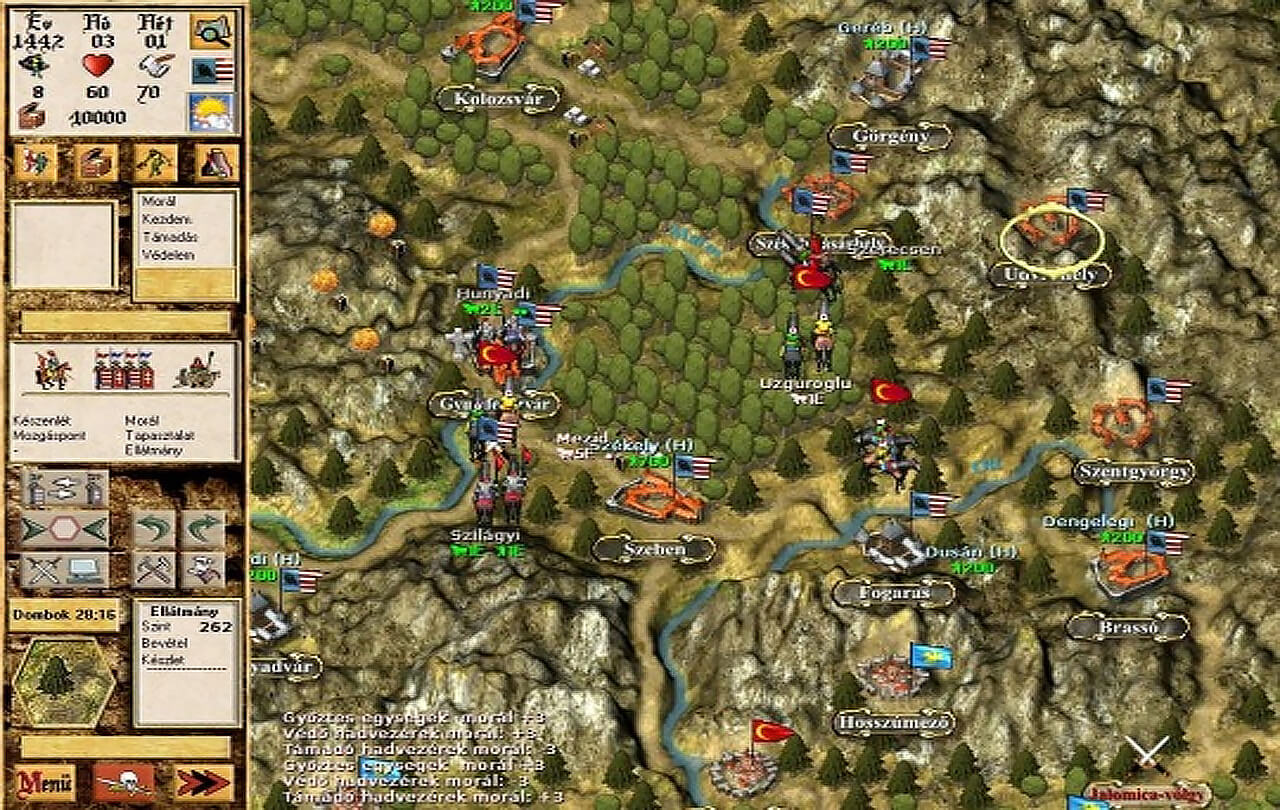Click the tent camp button
Screen dimensions: 1280x810
point(217,162)
